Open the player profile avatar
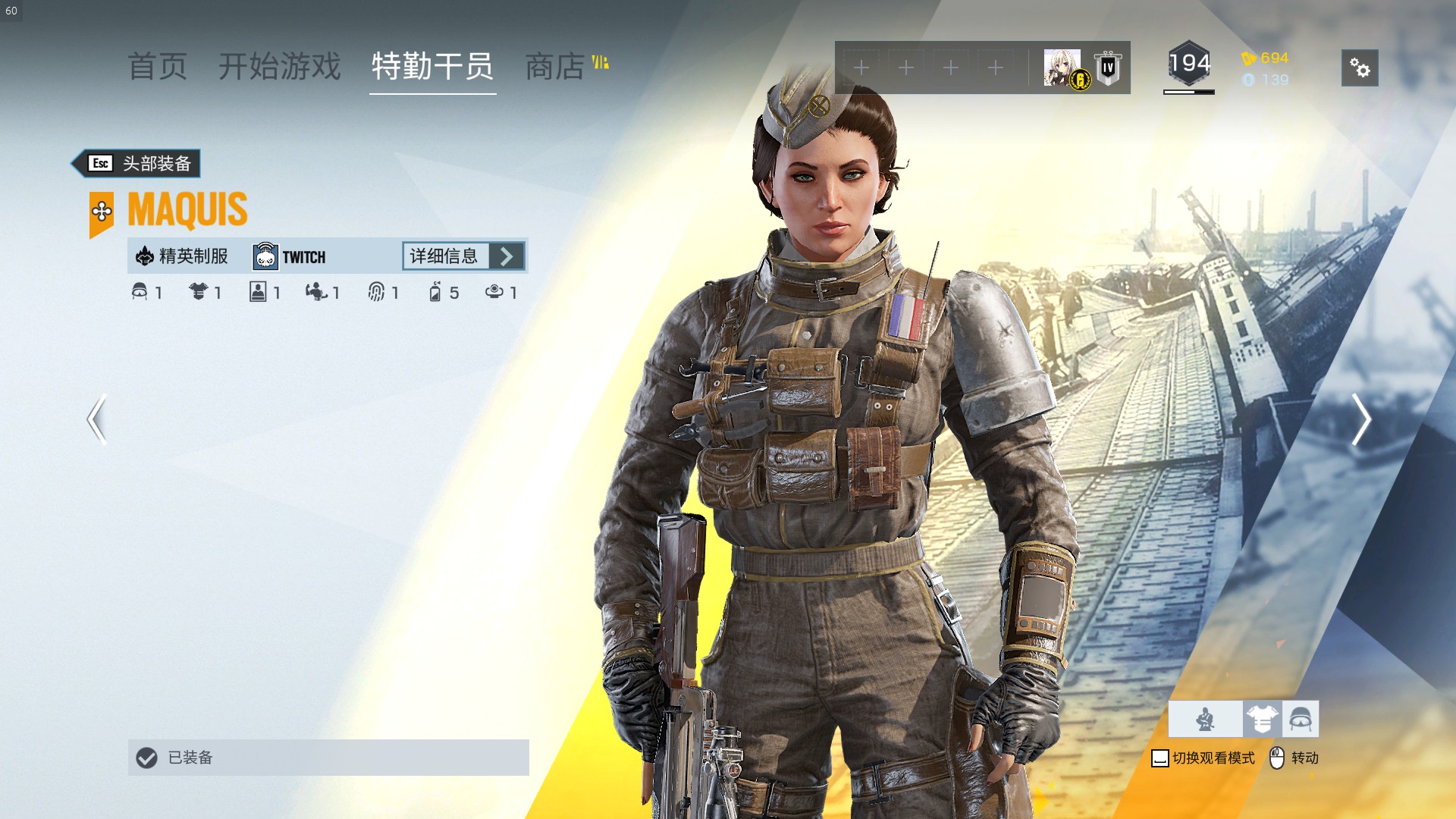The width and height of the screenshot is (1456, 819). click(1062, 68)
